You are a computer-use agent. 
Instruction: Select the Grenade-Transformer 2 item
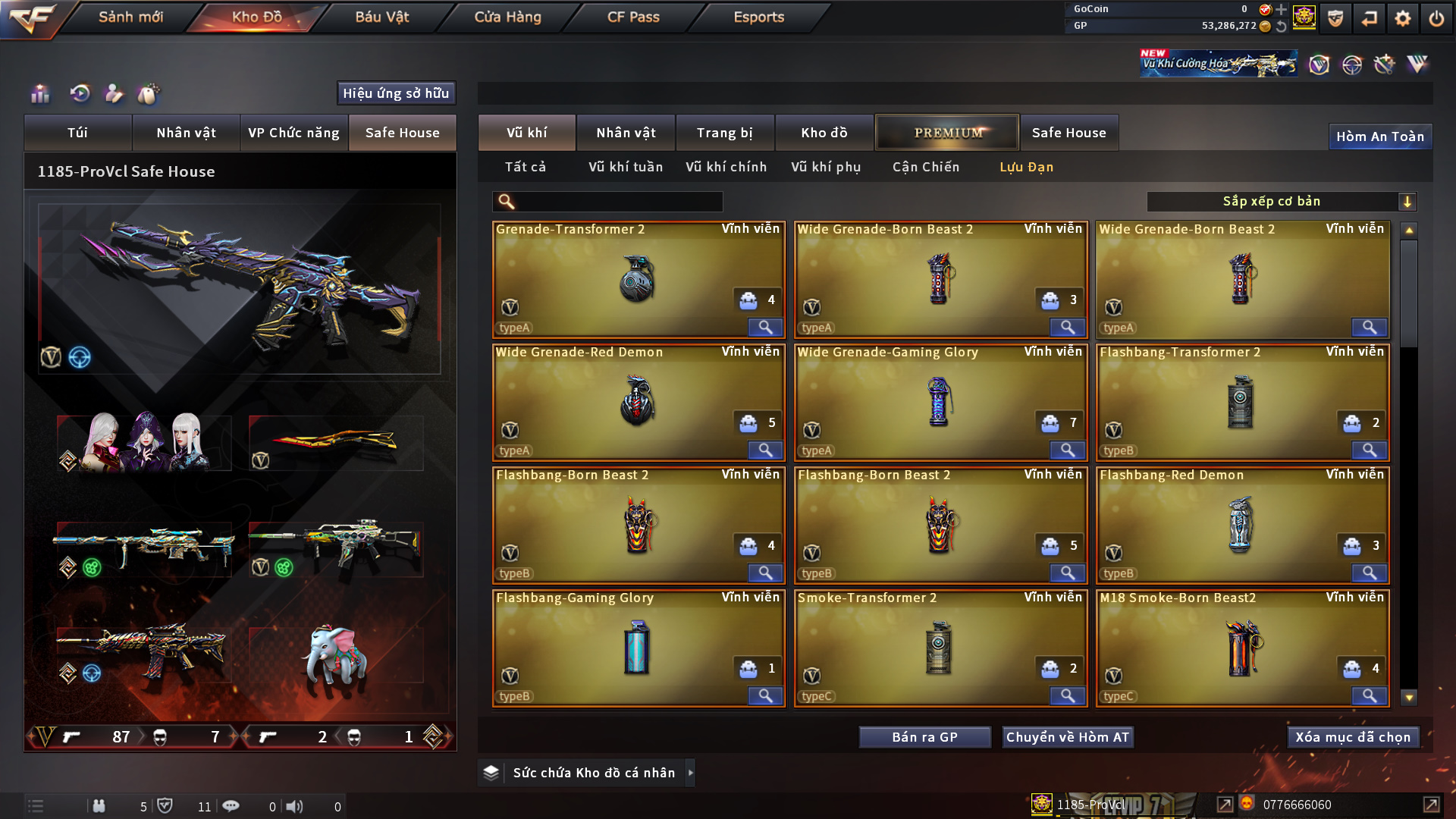pyautogui.click(x=637, y=279)
